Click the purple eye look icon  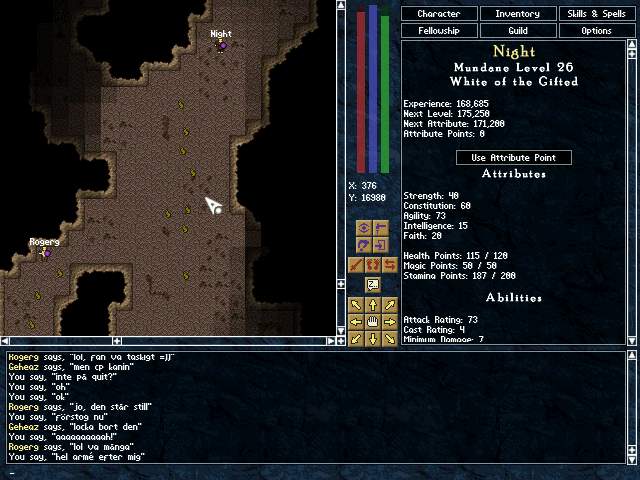pyautogui.click(x=364, y=228)
